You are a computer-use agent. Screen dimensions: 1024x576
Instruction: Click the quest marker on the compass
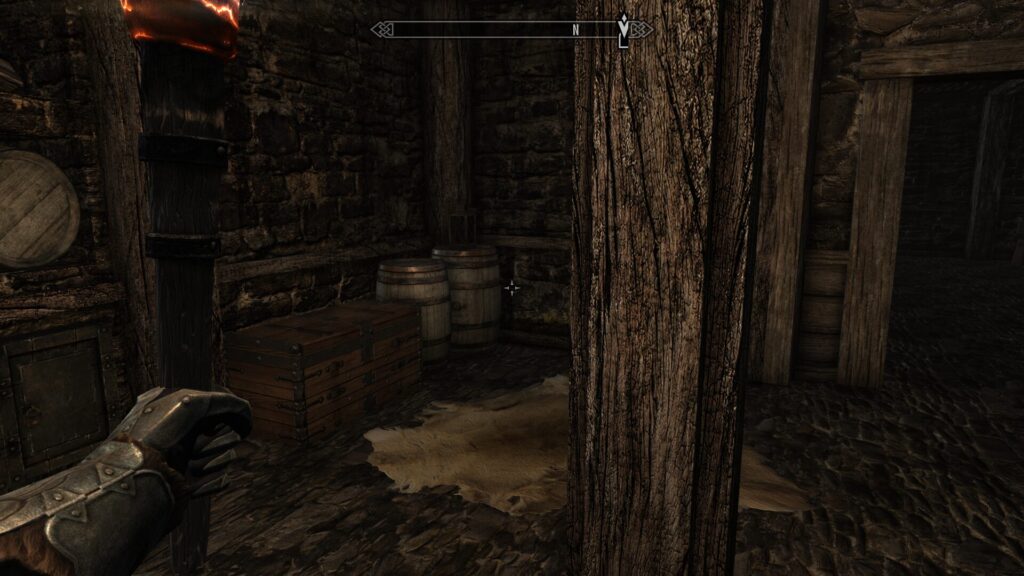point(624,27)
